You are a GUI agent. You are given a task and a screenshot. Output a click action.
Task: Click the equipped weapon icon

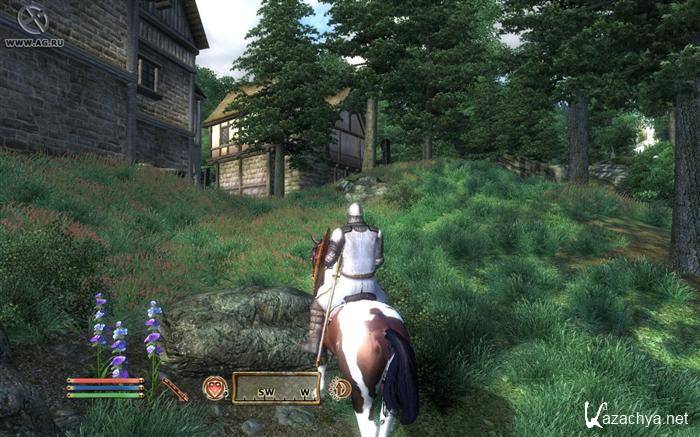[x=176, y=388]
